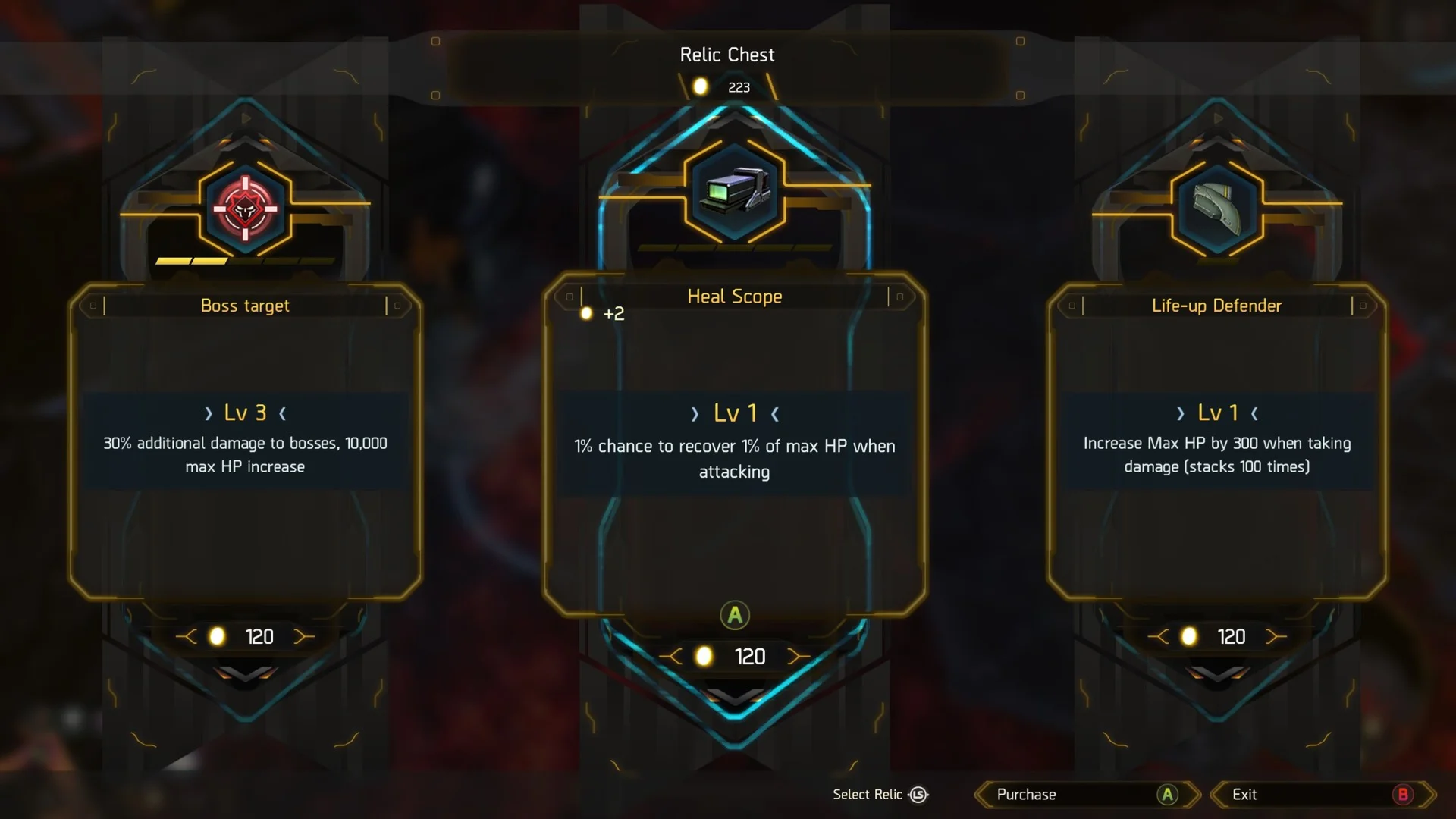Click the Heal Scope device icon
This screenshot has height=819, width=1456.
734,189
